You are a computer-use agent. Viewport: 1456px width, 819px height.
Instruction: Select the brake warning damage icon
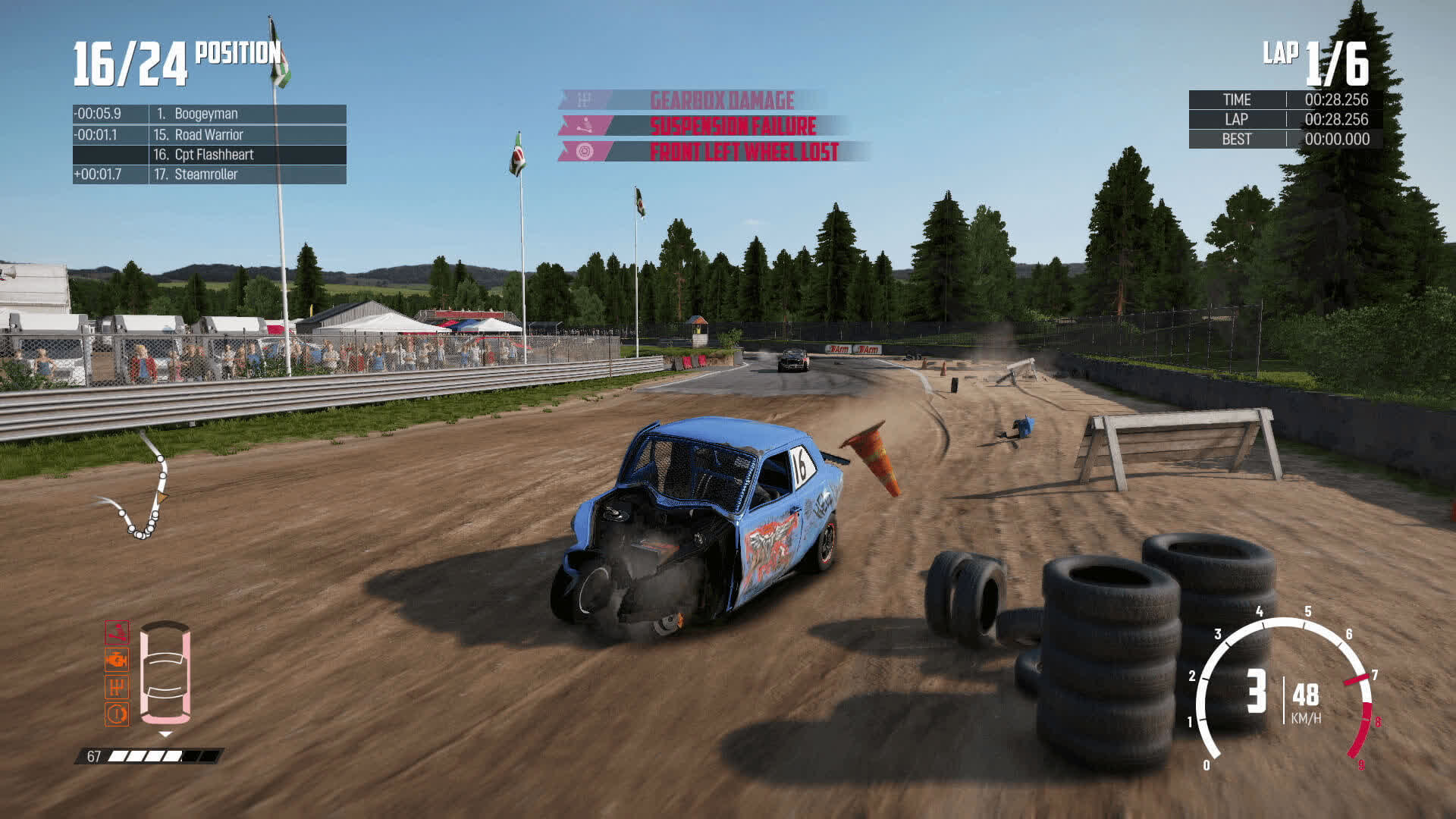tap(117, 714)
